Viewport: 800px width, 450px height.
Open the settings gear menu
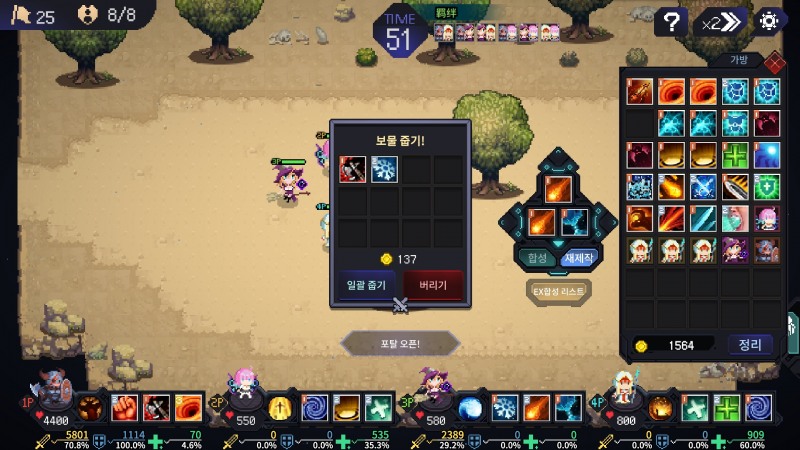769,21
